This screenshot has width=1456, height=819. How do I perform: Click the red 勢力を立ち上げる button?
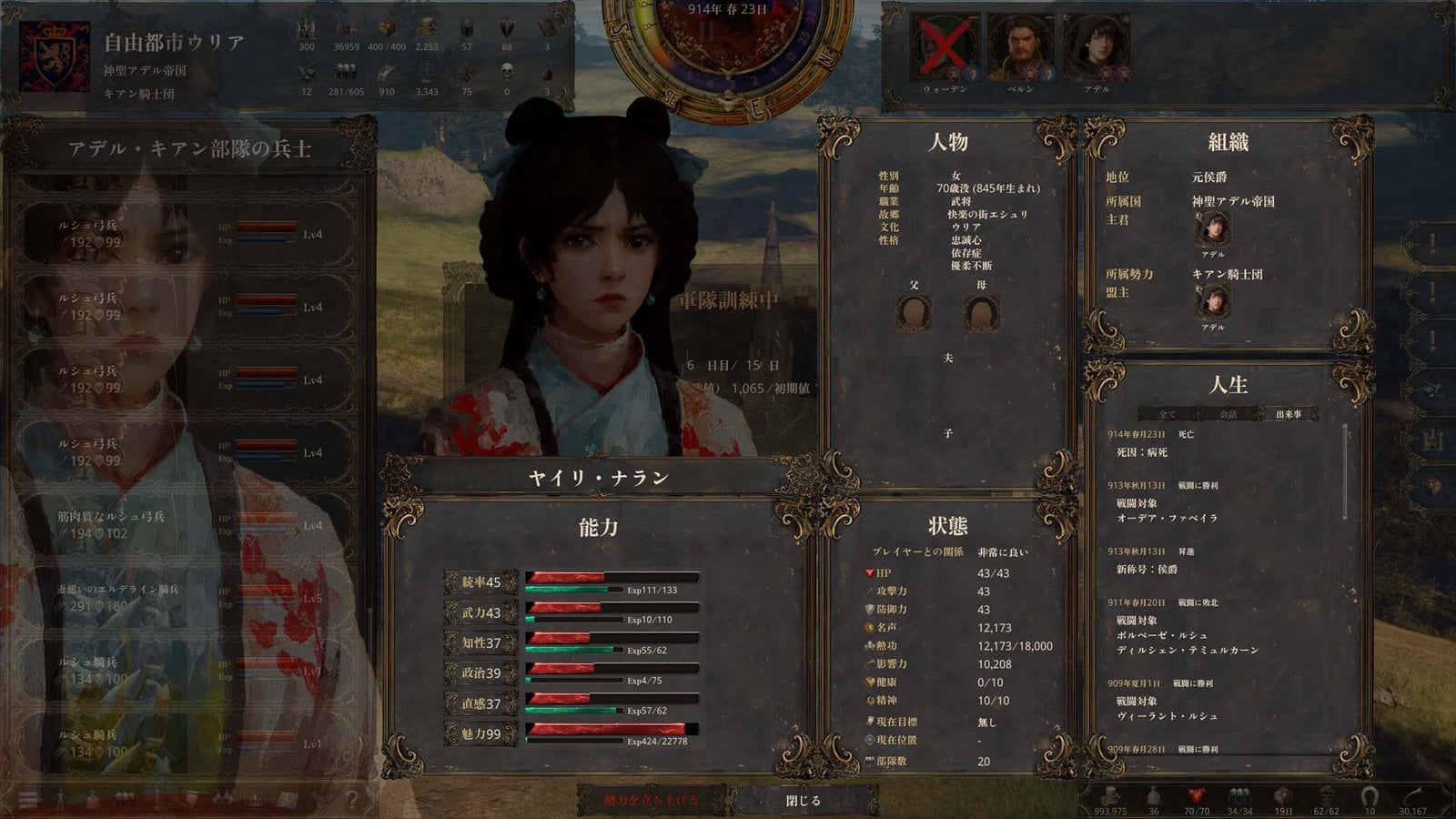651,801
